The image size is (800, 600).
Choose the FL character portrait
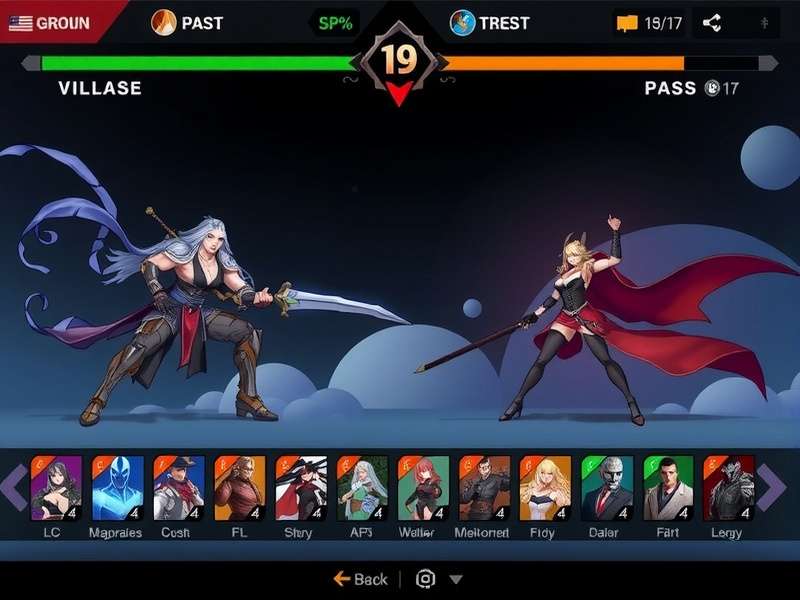(x=239, y=488)
